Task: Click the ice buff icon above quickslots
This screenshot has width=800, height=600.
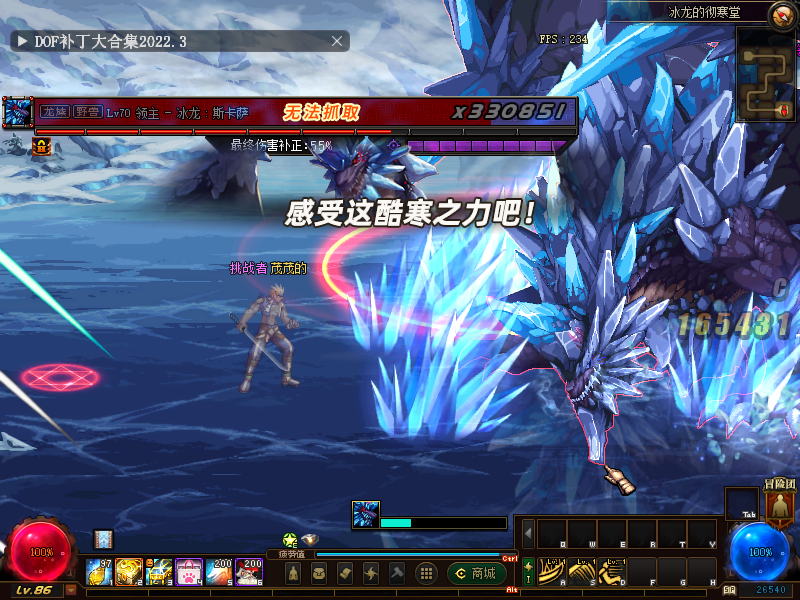Action: pos(103,539)
